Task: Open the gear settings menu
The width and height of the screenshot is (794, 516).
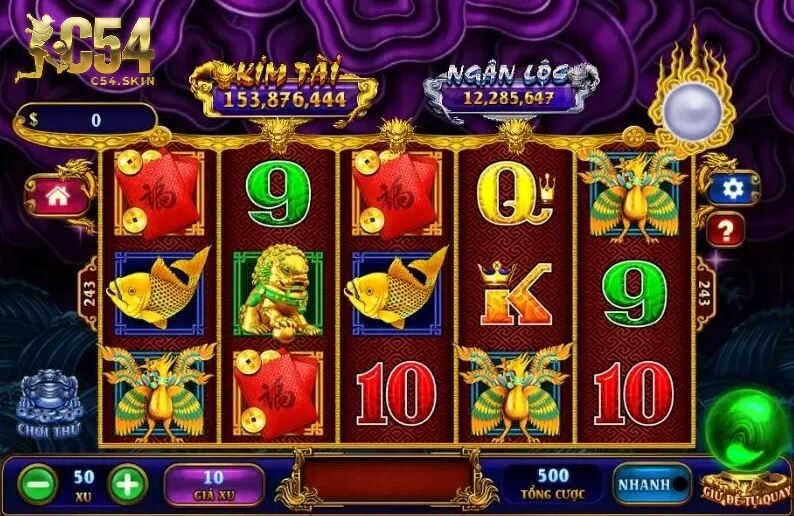Action: [x=733, y=188]
